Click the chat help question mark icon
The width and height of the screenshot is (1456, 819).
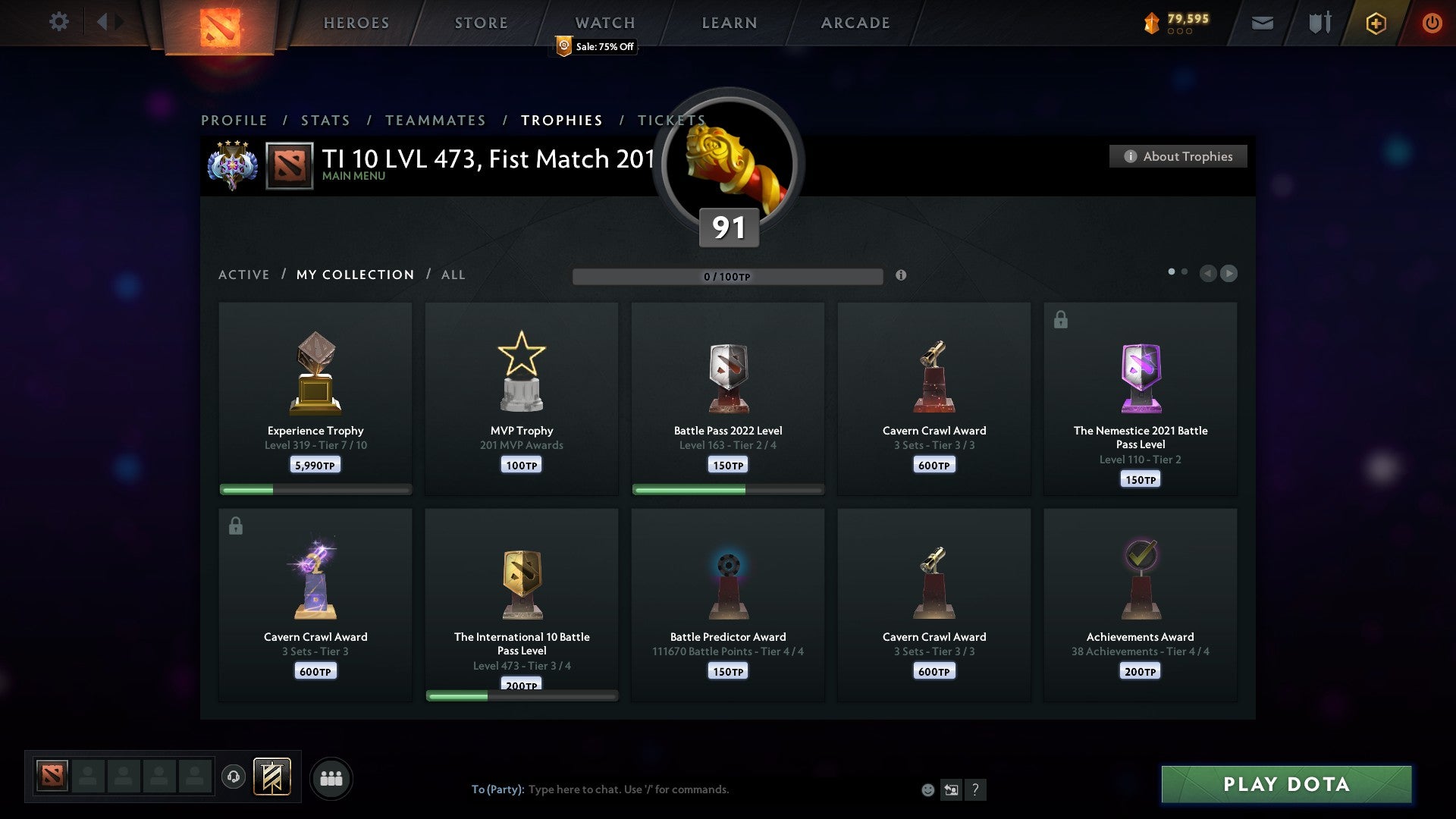click(x=975, y=789)
